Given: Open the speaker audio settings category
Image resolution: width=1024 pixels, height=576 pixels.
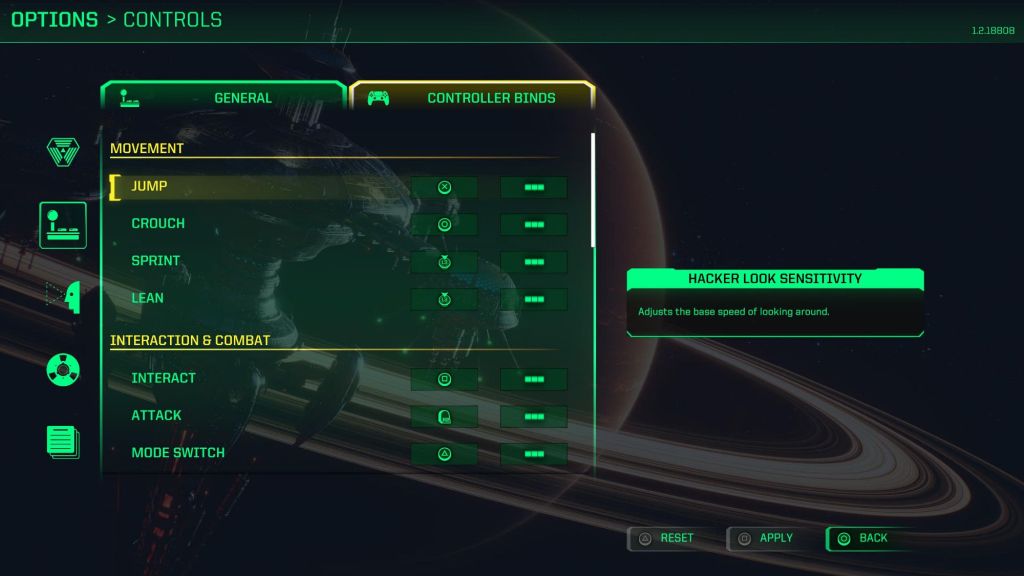Looking at the screenshot, I should click(x=63, y=370).
